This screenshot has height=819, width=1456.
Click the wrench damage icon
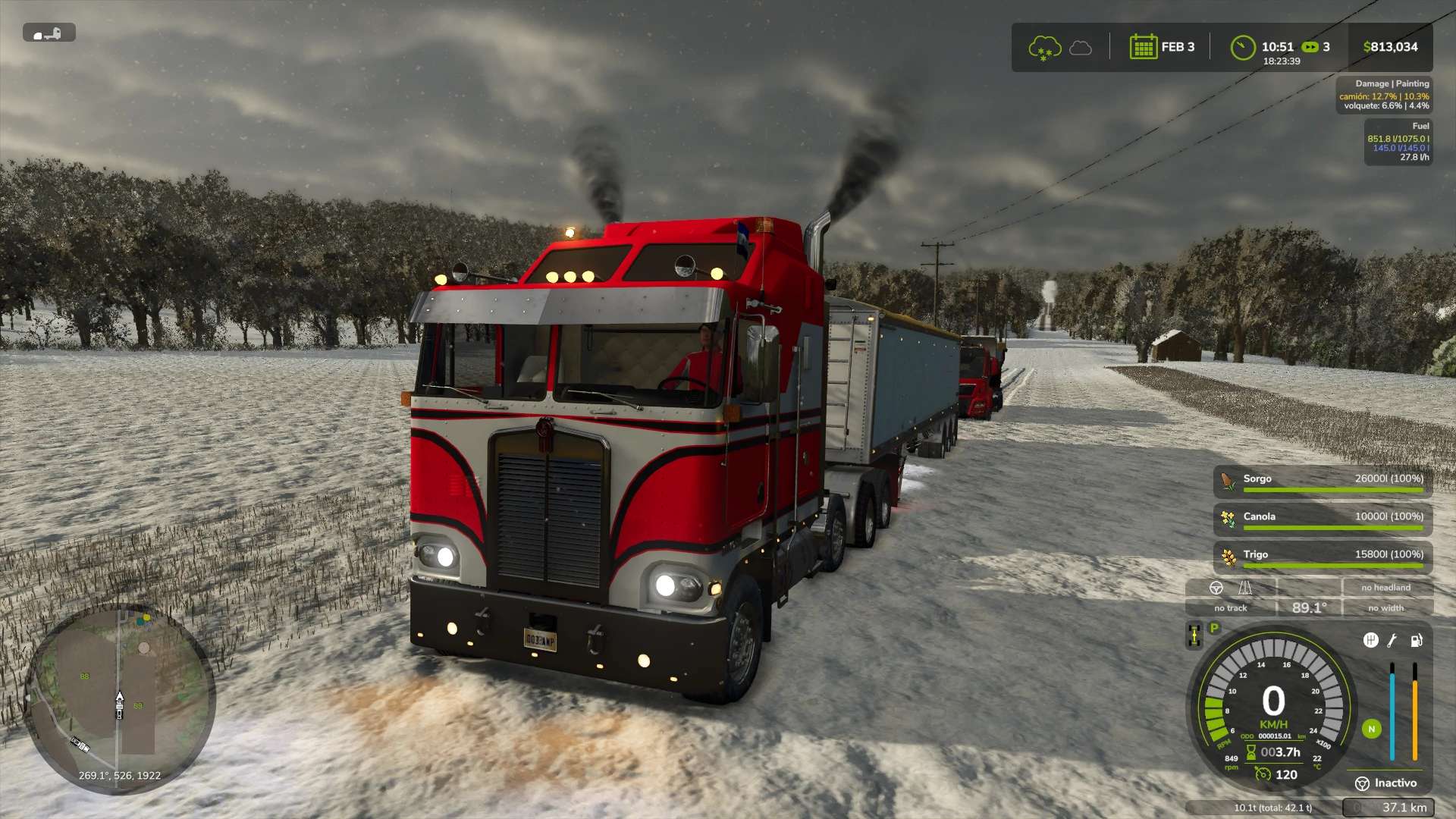(x=1392, y=641)
